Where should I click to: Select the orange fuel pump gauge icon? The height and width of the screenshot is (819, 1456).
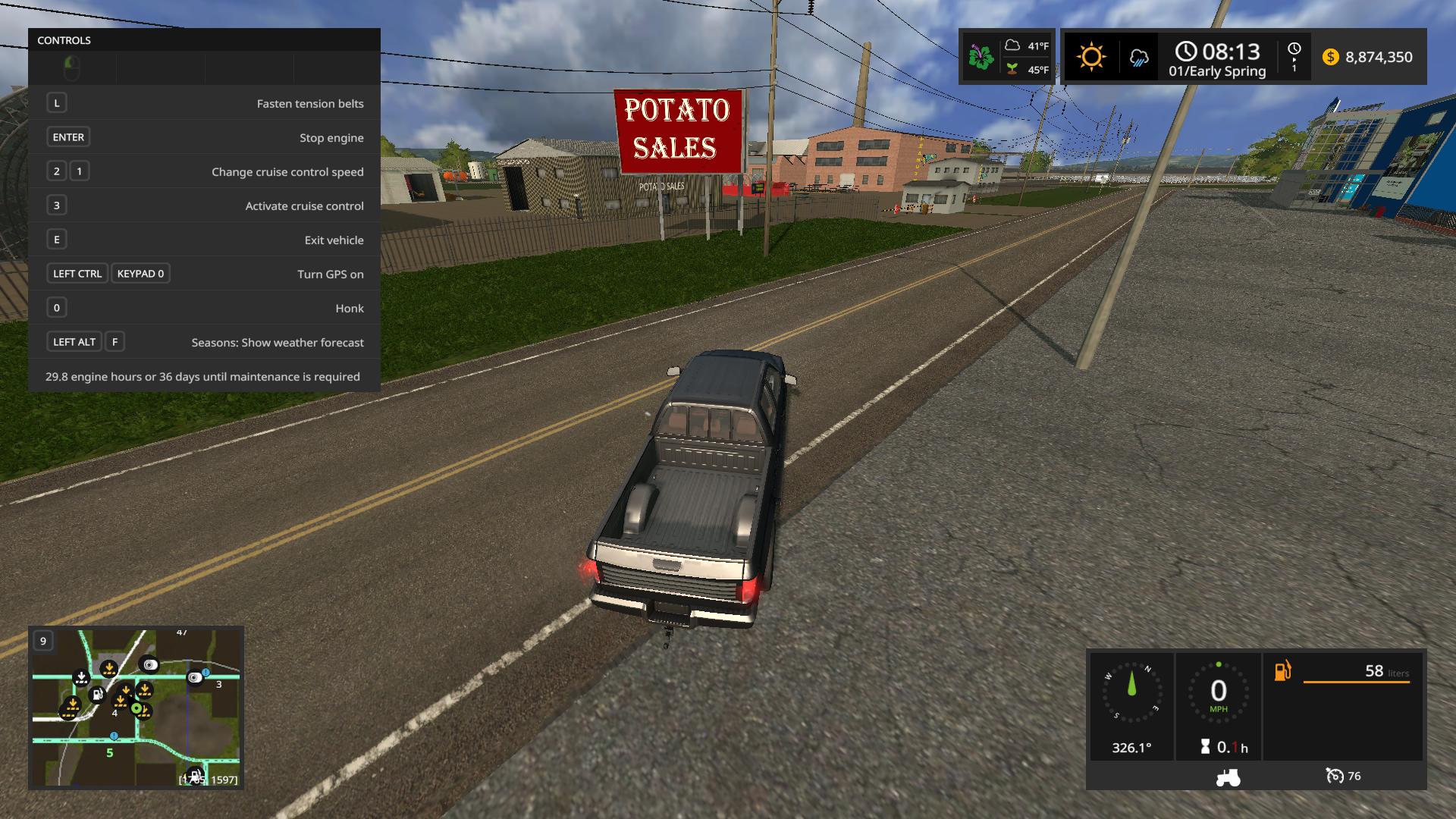(1282, 671)
